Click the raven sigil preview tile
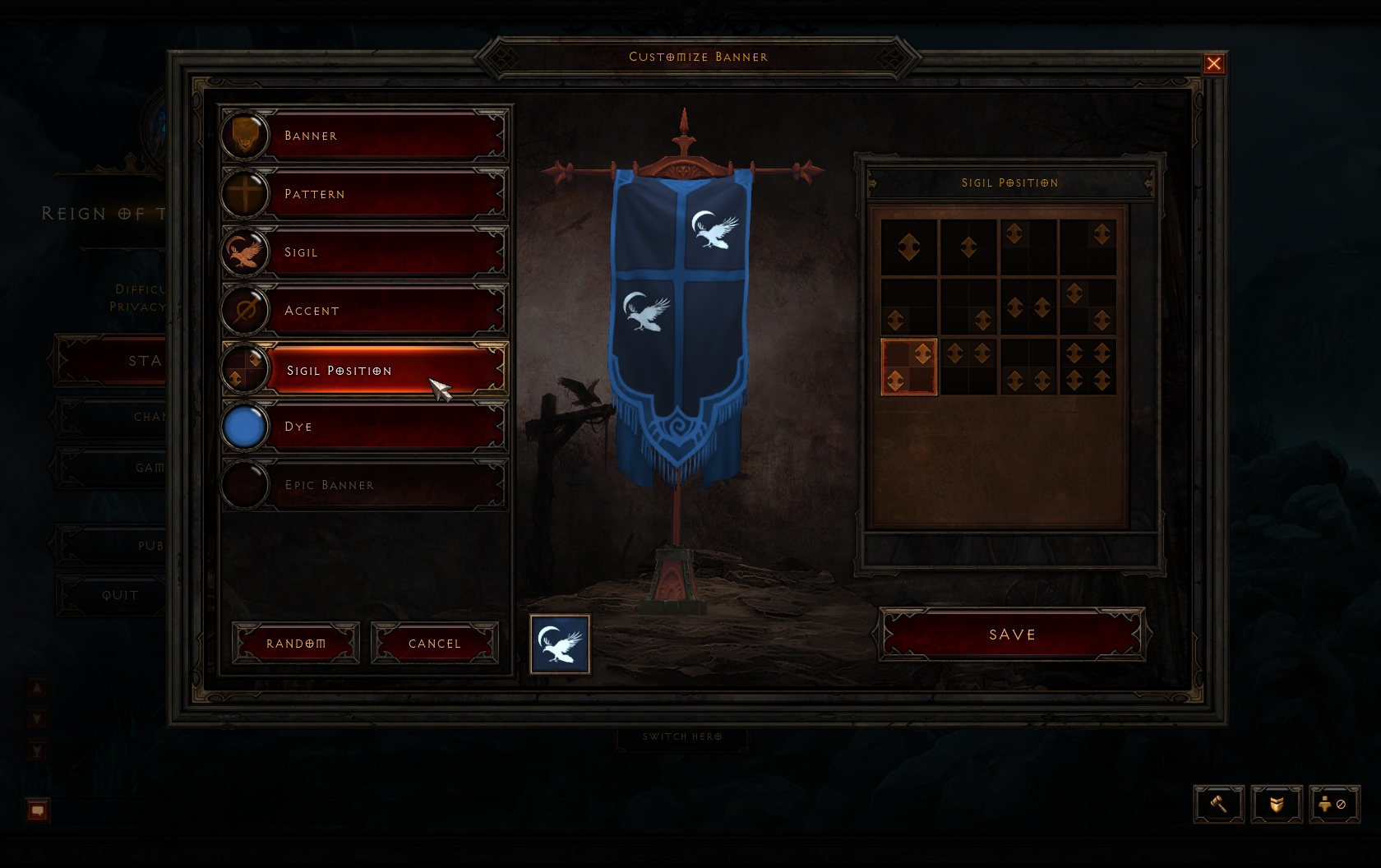Image resolution: width=1381 pixels, height=868 pixels. (x=560, y=644)
